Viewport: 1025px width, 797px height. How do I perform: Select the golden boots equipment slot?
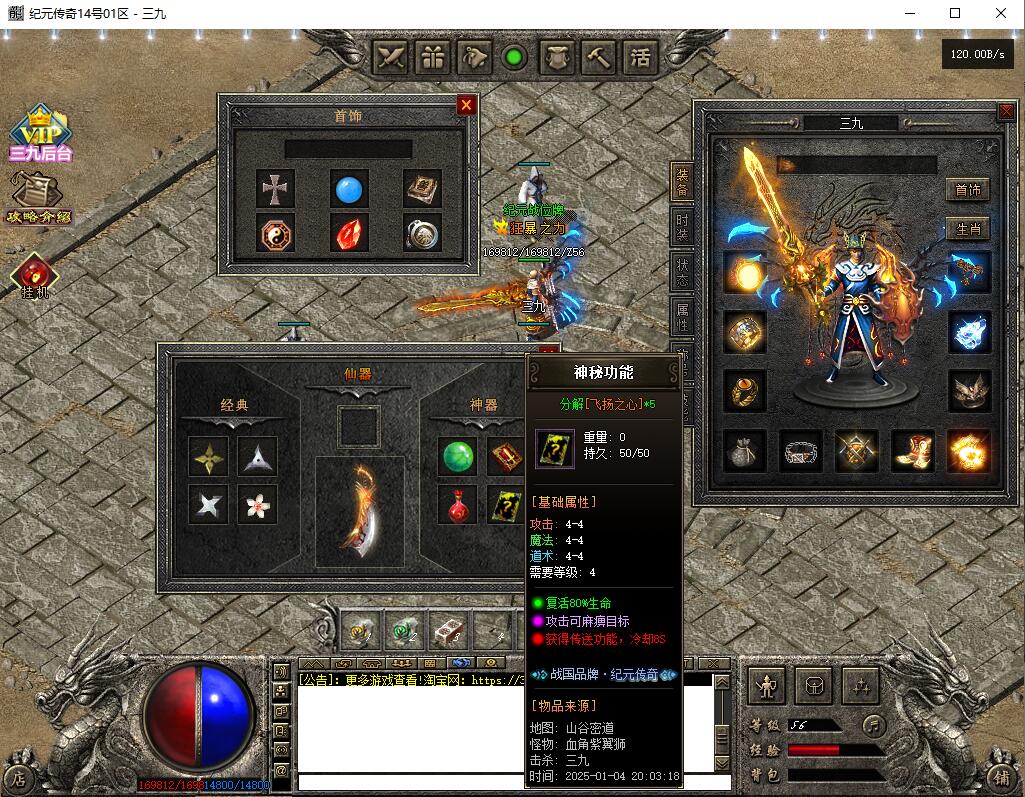[912, 451]
